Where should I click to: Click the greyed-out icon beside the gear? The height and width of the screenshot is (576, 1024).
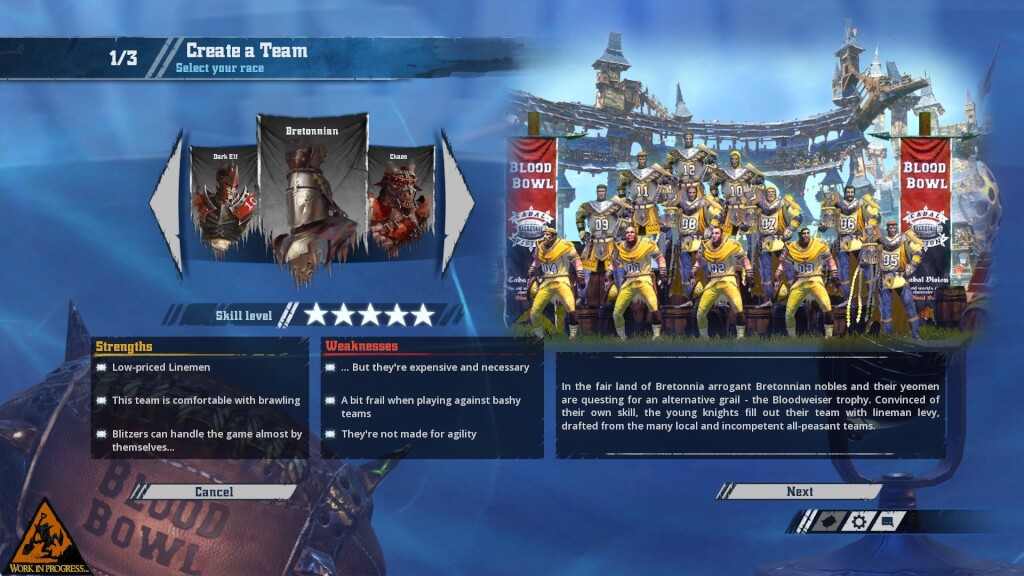coord(828,521)
